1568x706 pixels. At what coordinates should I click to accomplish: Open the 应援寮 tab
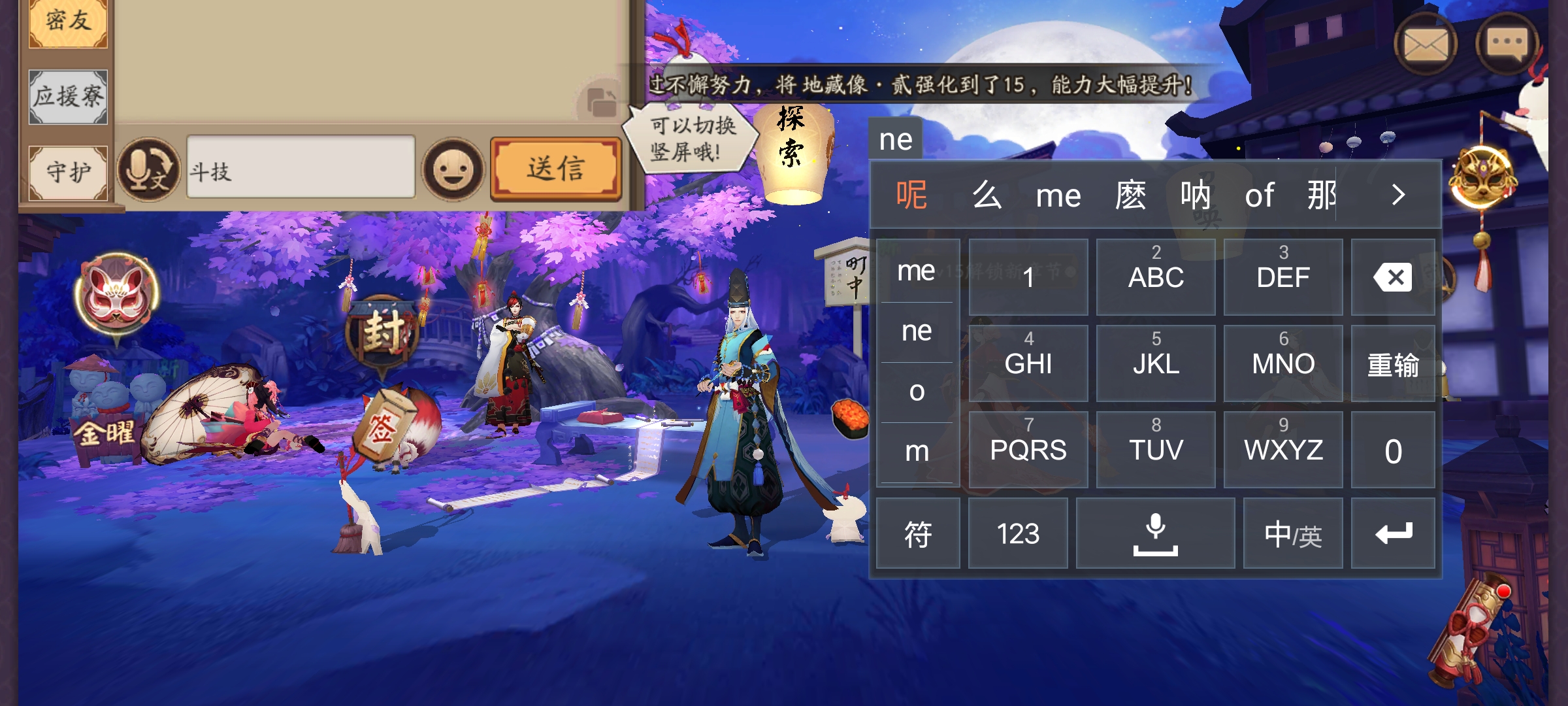point(67,97)
